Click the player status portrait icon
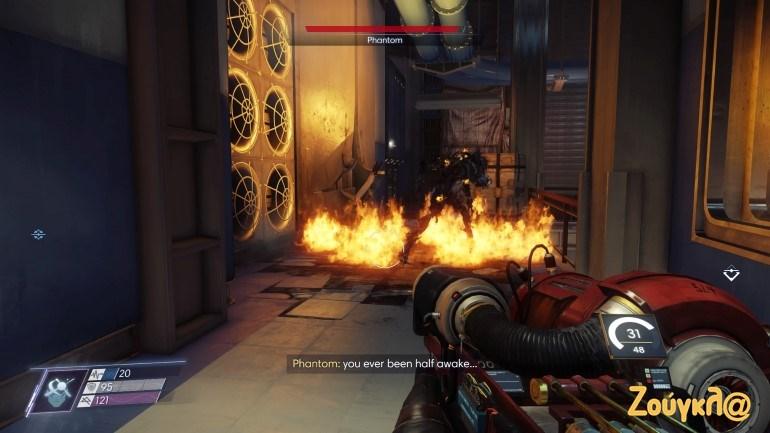Screen dimensions: 770x433 pos(59,387)
